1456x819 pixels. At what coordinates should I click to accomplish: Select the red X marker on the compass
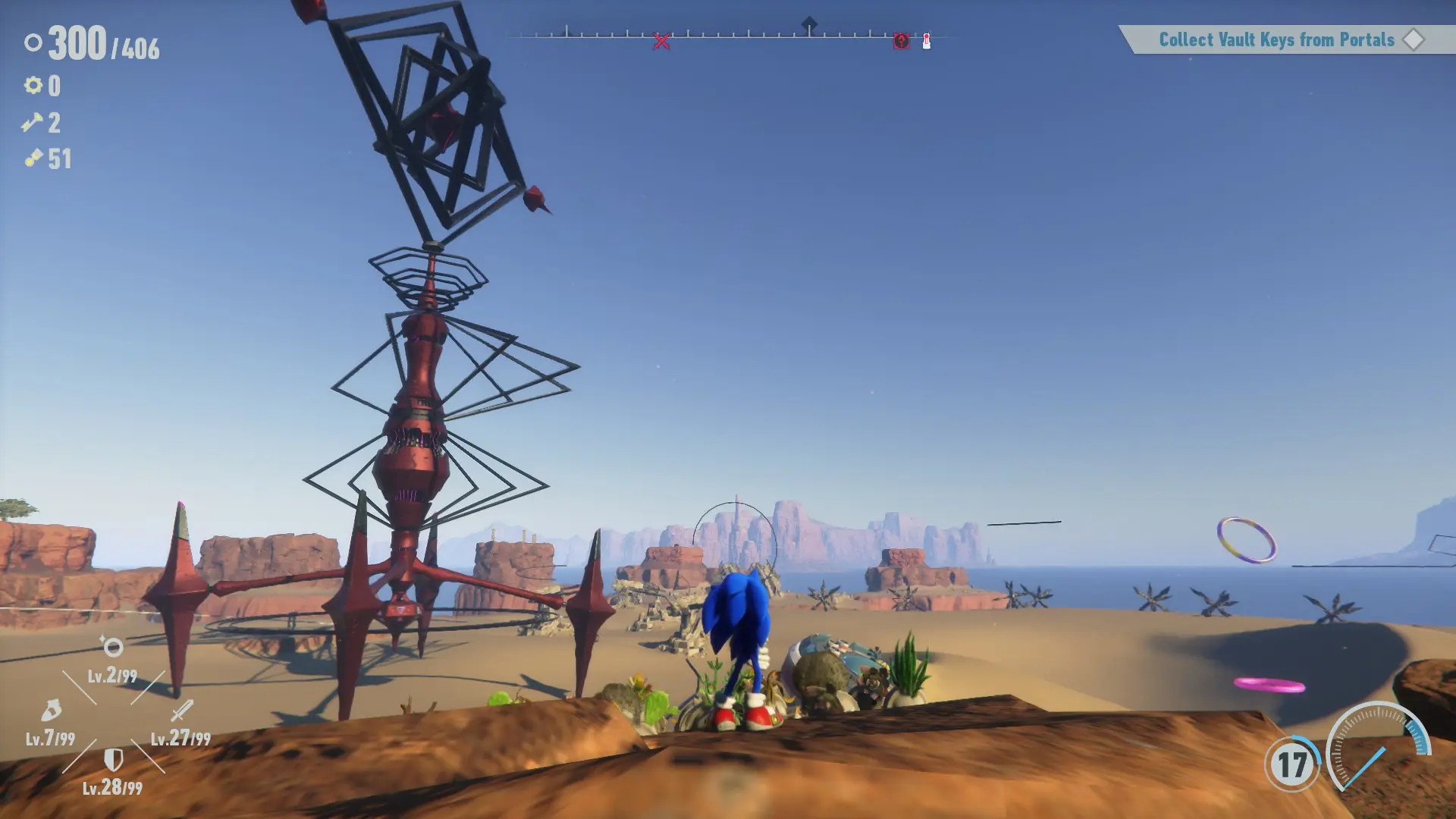pos(661,42)
